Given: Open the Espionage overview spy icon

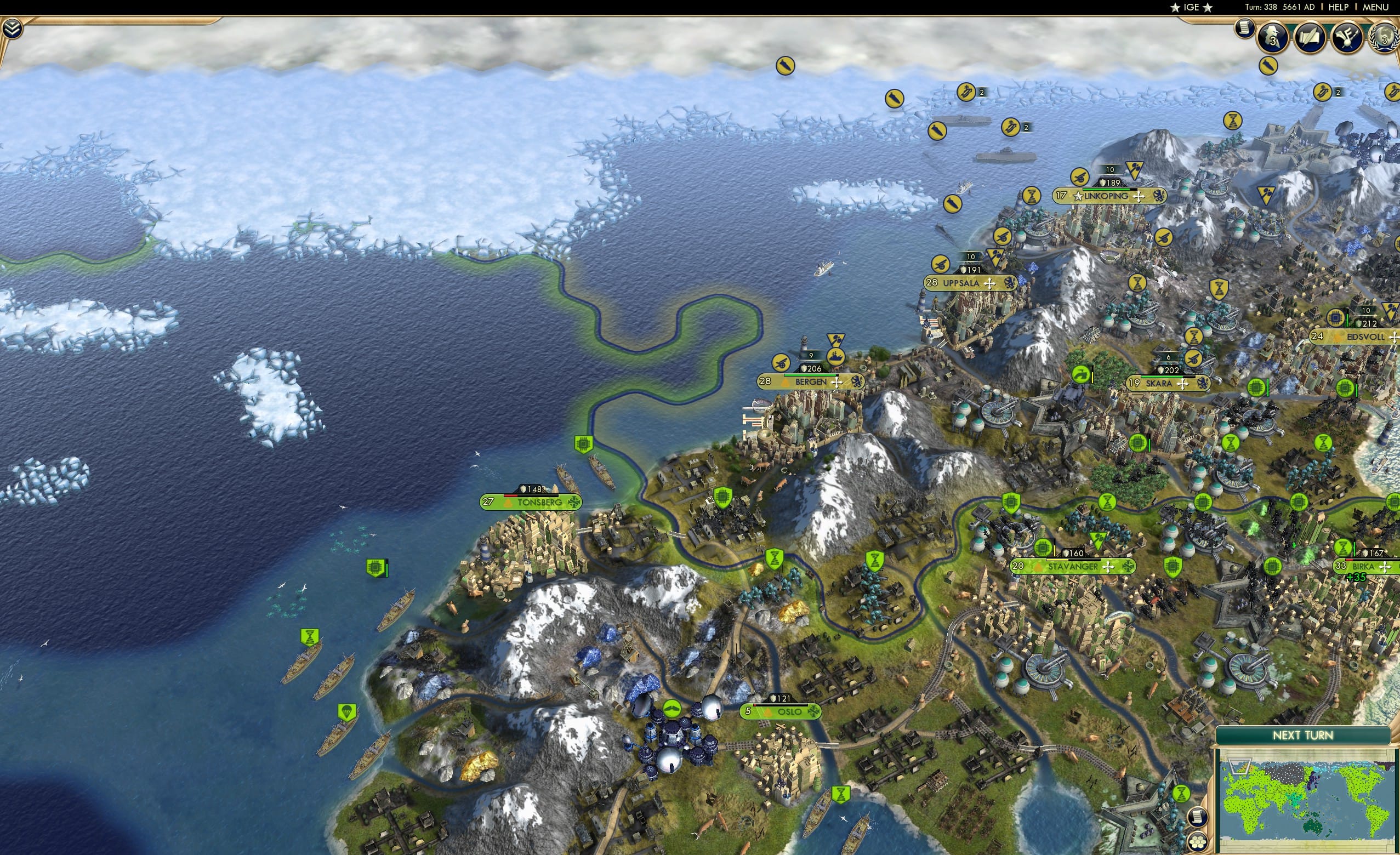Looking at the screenshot, I should [1271, 38].
